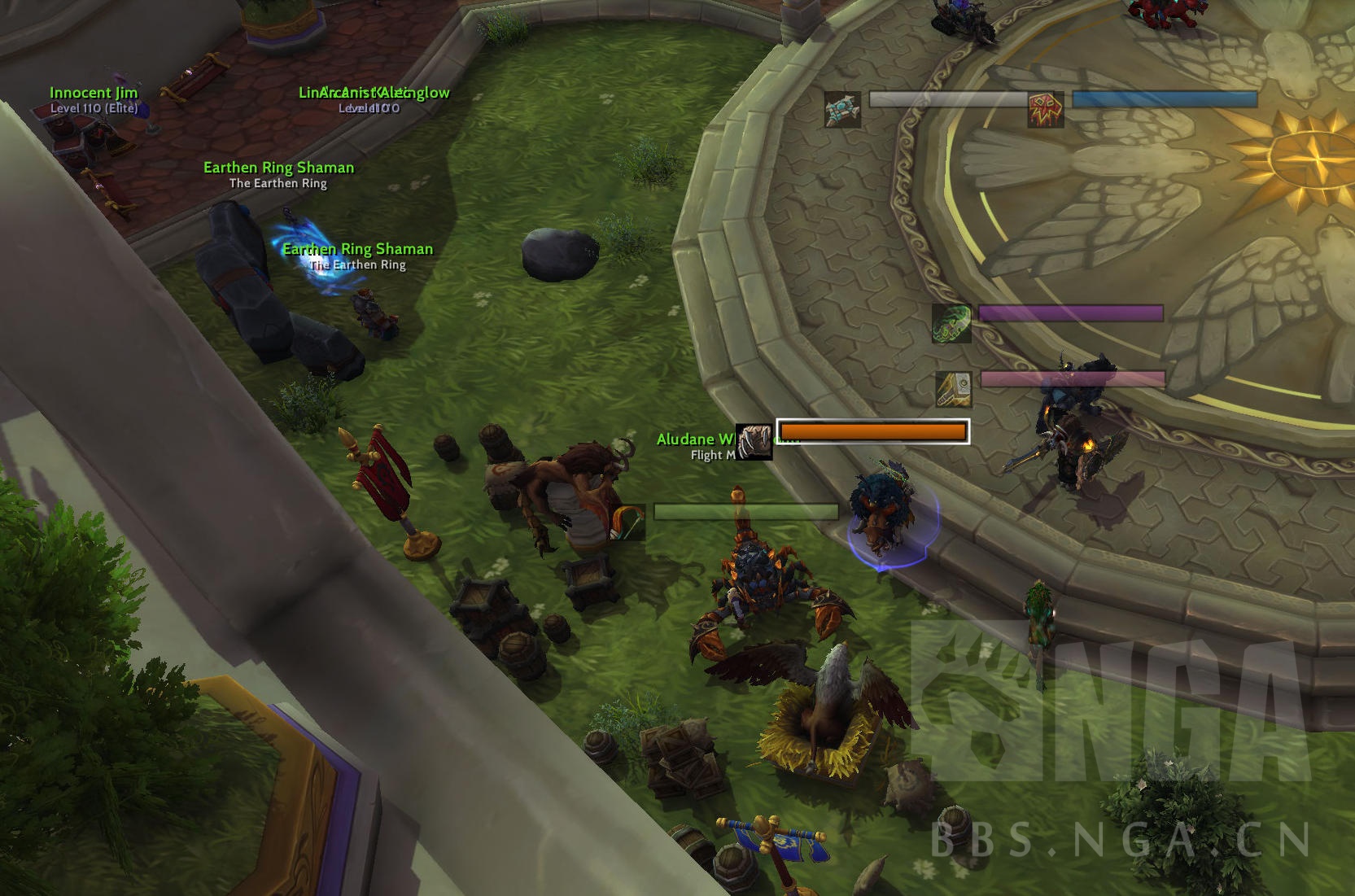The image size is (1355, 896).
Task: Click the clawed paw icon next to Aludane's name
Action: click(x=754, y=441)
